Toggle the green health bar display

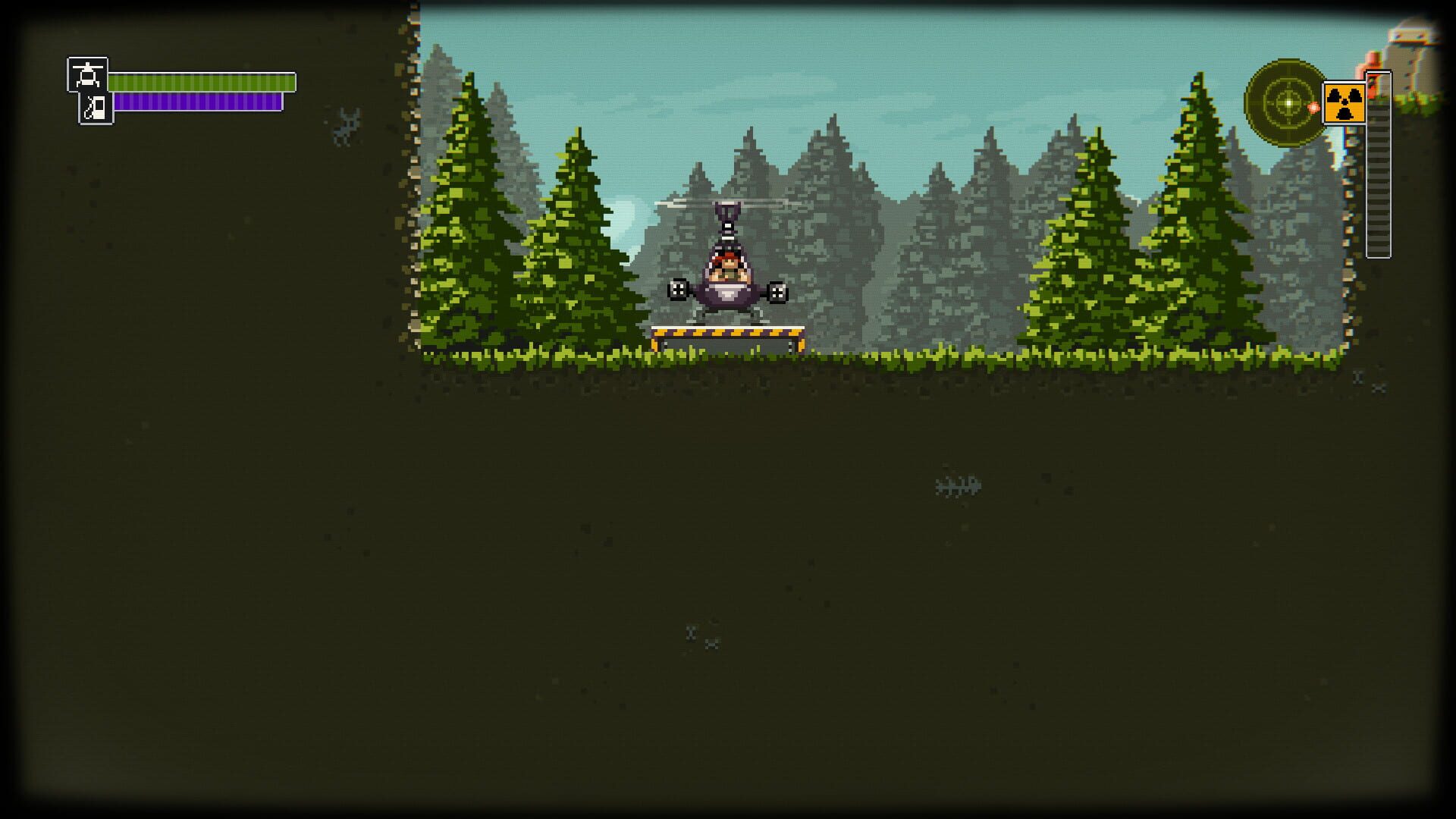point(201,81)
